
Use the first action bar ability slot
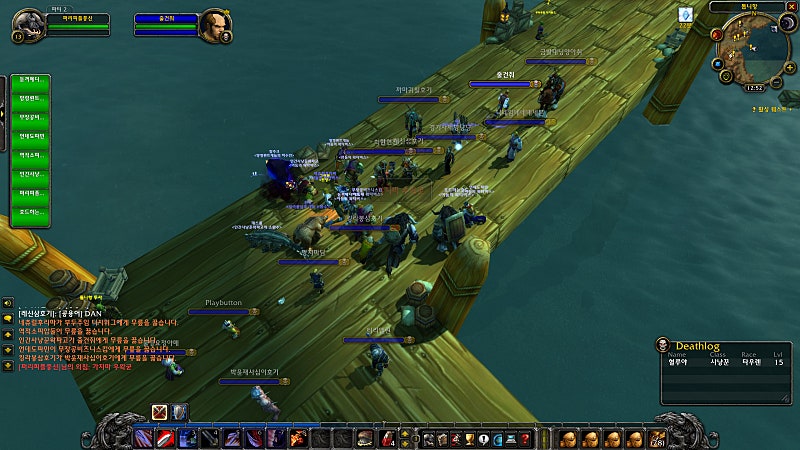143,438
